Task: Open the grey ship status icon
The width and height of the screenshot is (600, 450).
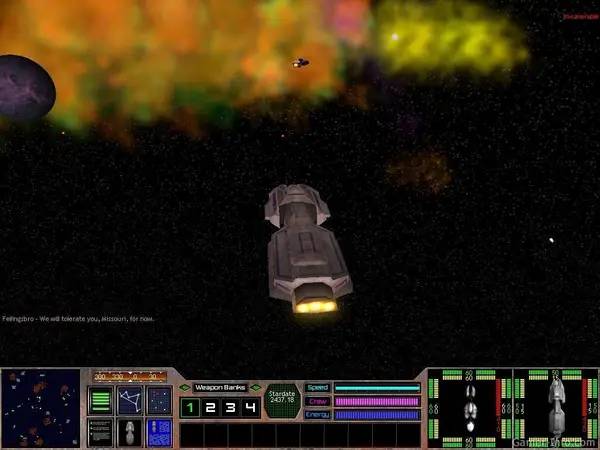Action: coord(130,432)
